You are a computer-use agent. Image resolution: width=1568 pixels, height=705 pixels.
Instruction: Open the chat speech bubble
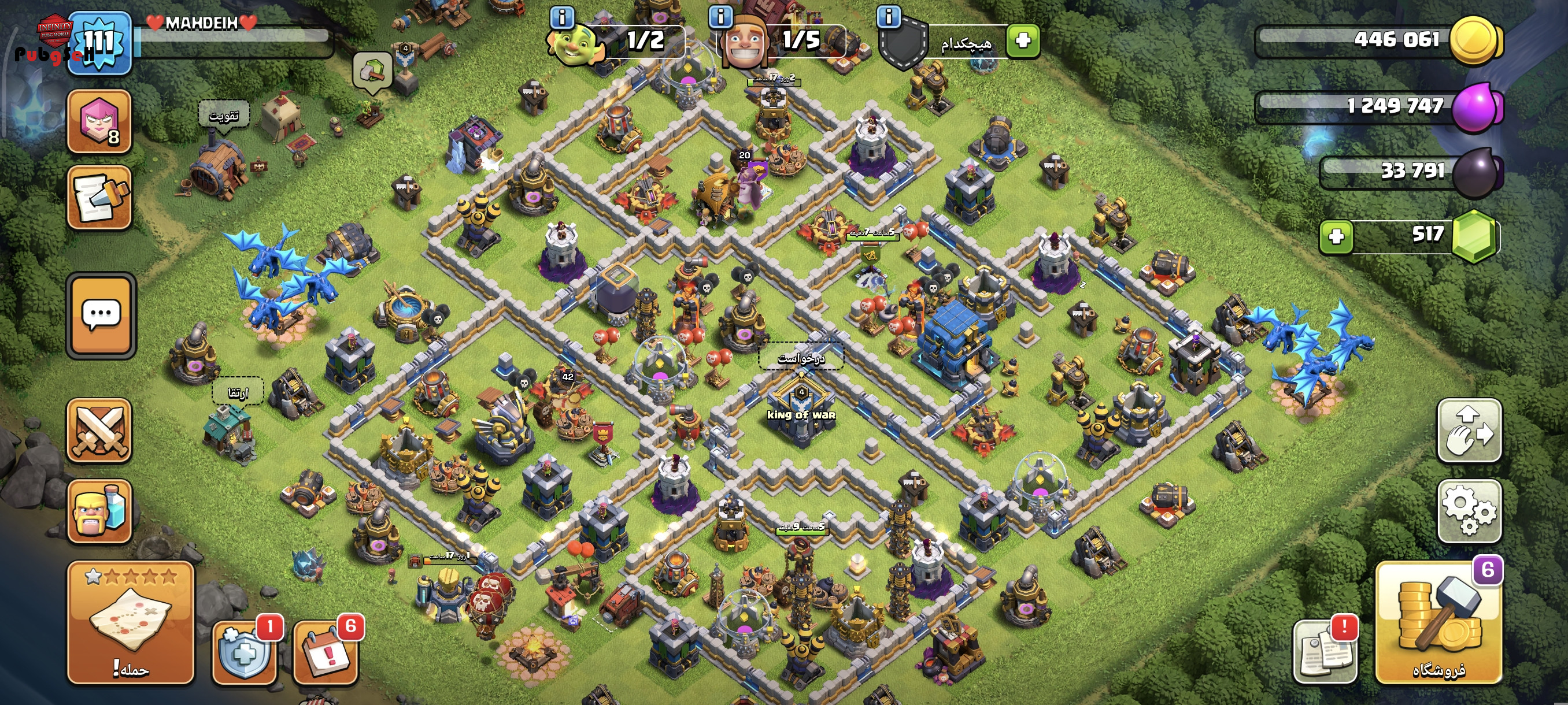[x=101, y=315]
